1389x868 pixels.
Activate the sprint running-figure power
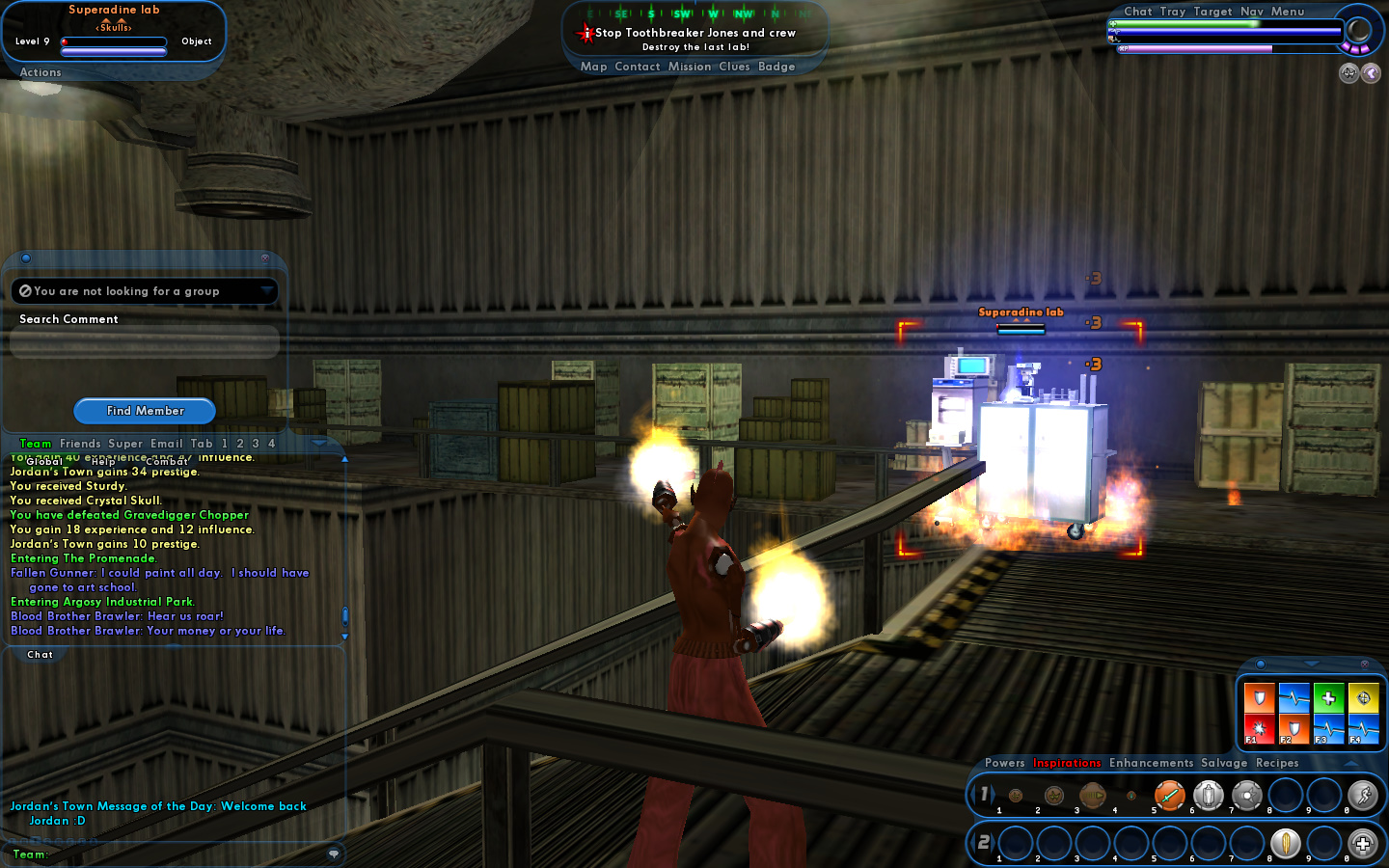1362,796
